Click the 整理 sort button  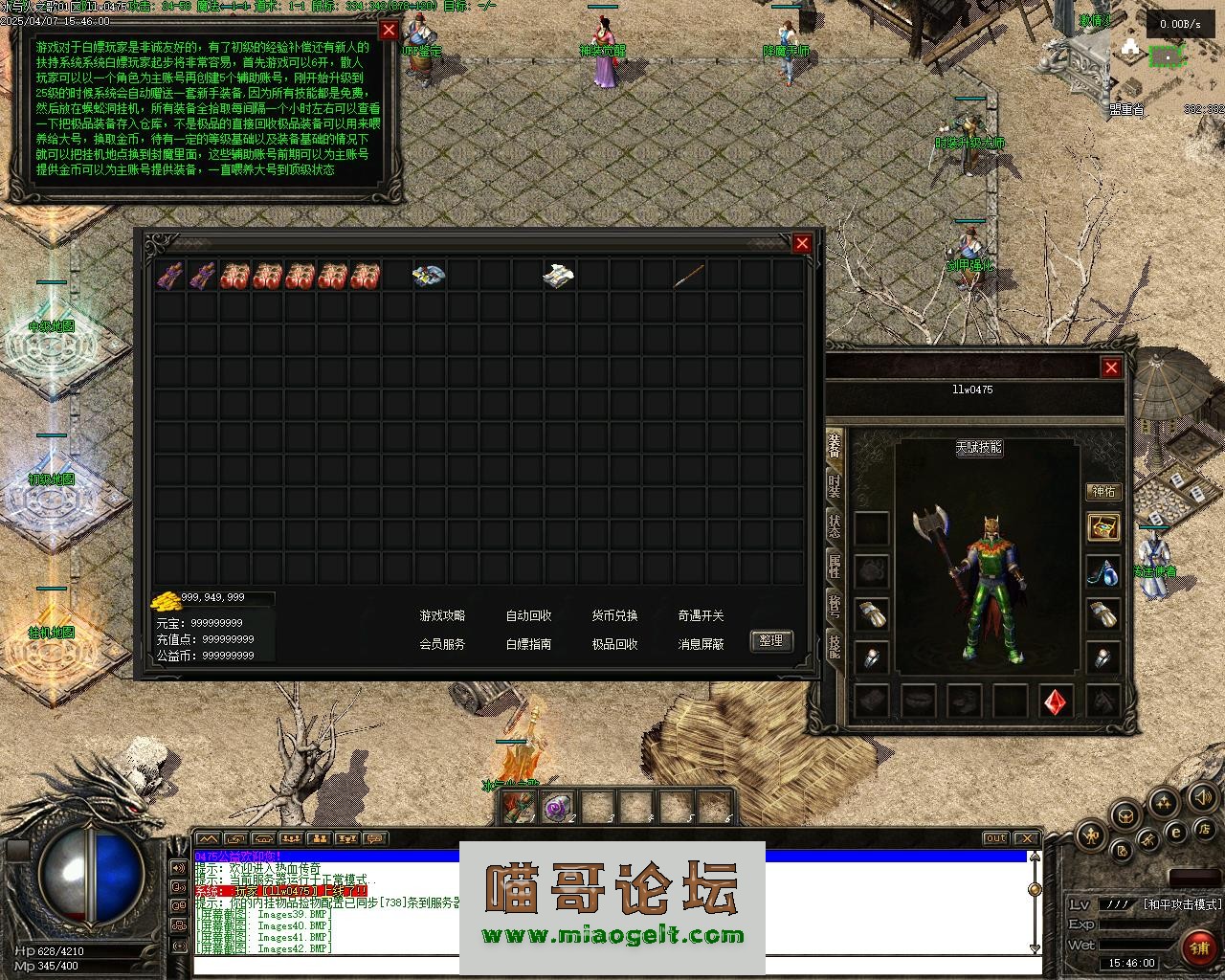click(770, 641)
